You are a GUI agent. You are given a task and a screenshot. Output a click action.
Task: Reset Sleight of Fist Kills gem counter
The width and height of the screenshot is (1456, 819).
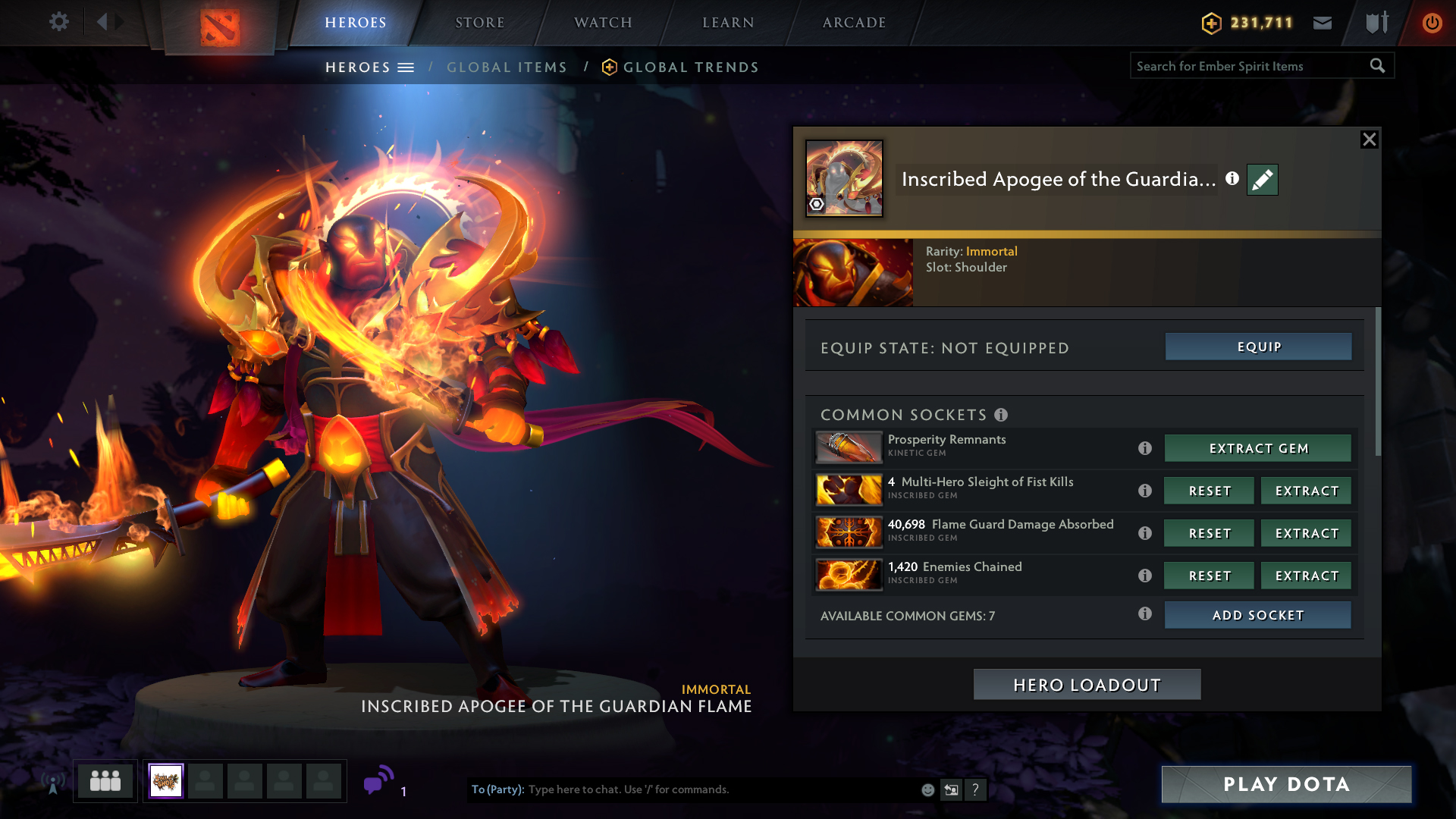coord(1210,491)
